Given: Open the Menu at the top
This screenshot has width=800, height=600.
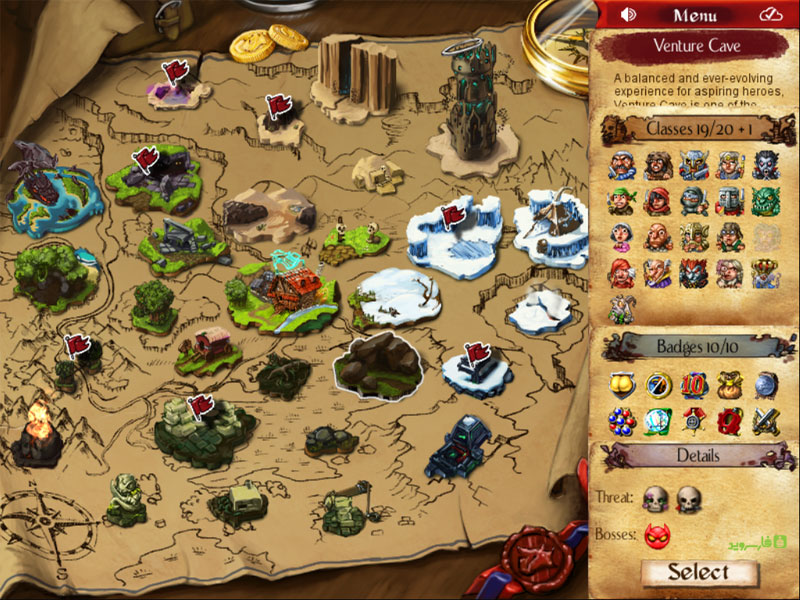Looking at the screenshot, I should click(x=694, y=15).
